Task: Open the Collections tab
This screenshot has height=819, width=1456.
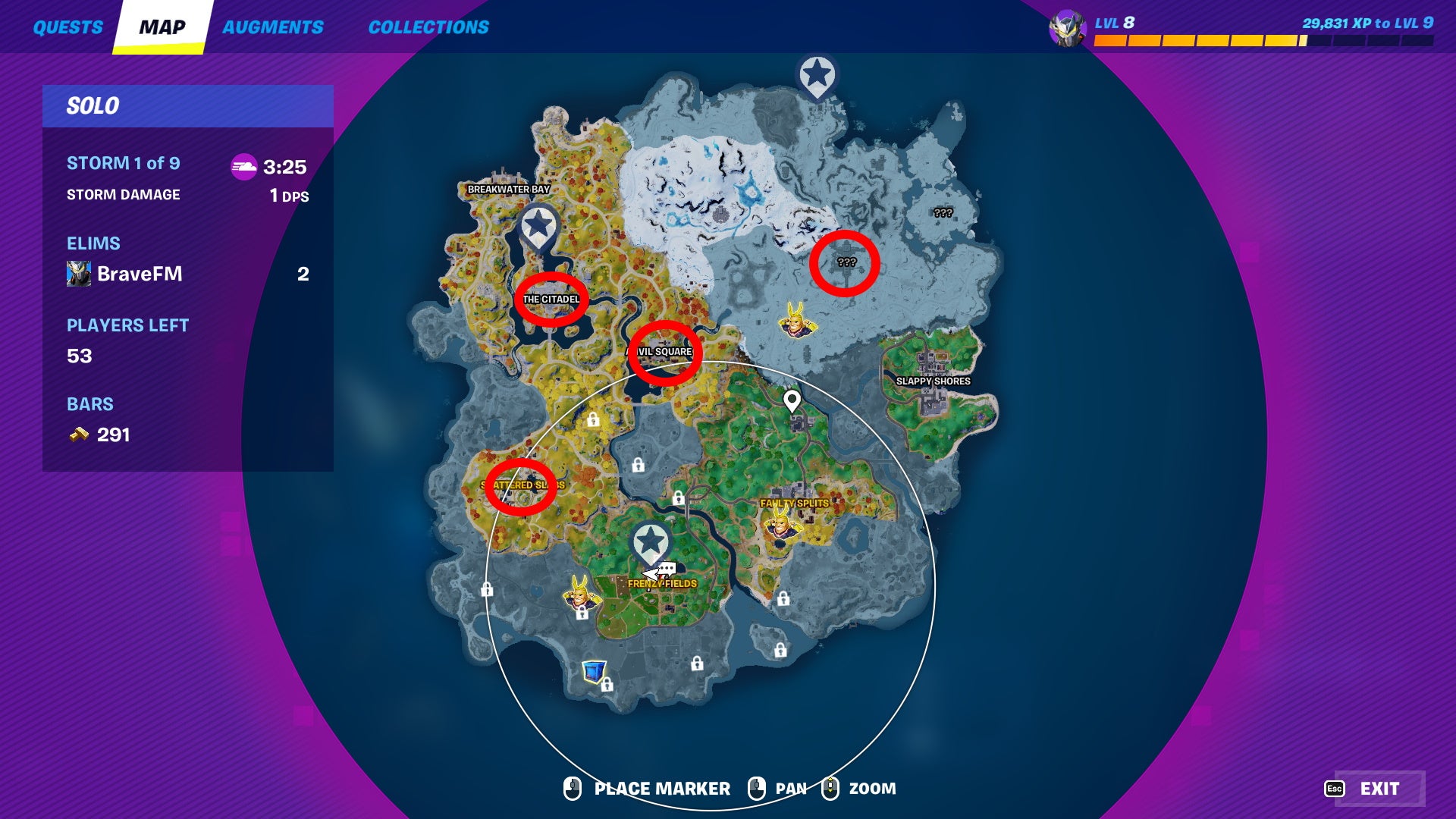Action: [x=428, y=27]
